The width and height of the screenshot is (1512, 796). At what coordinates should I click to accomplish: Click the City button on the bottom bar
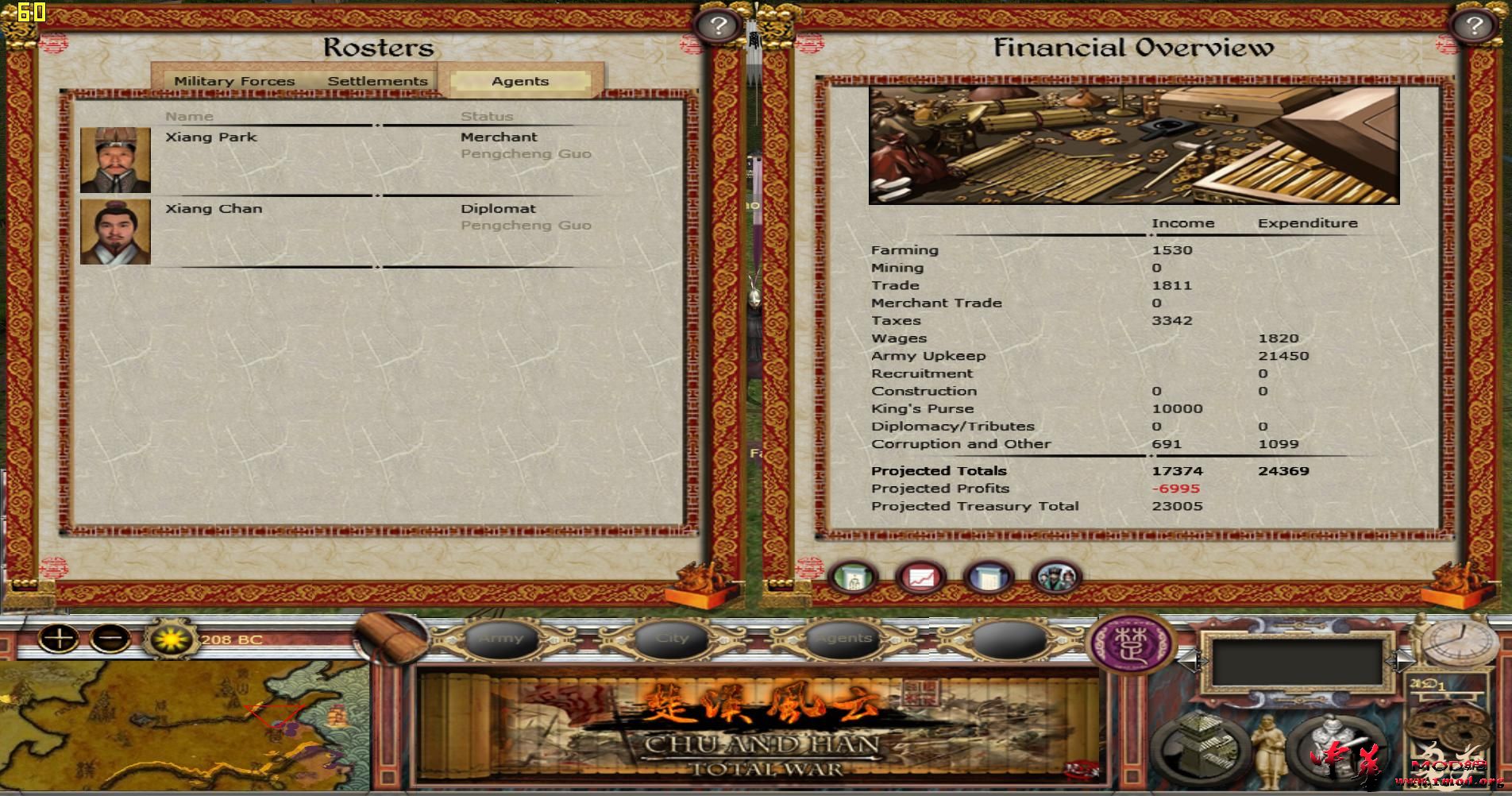672,638
